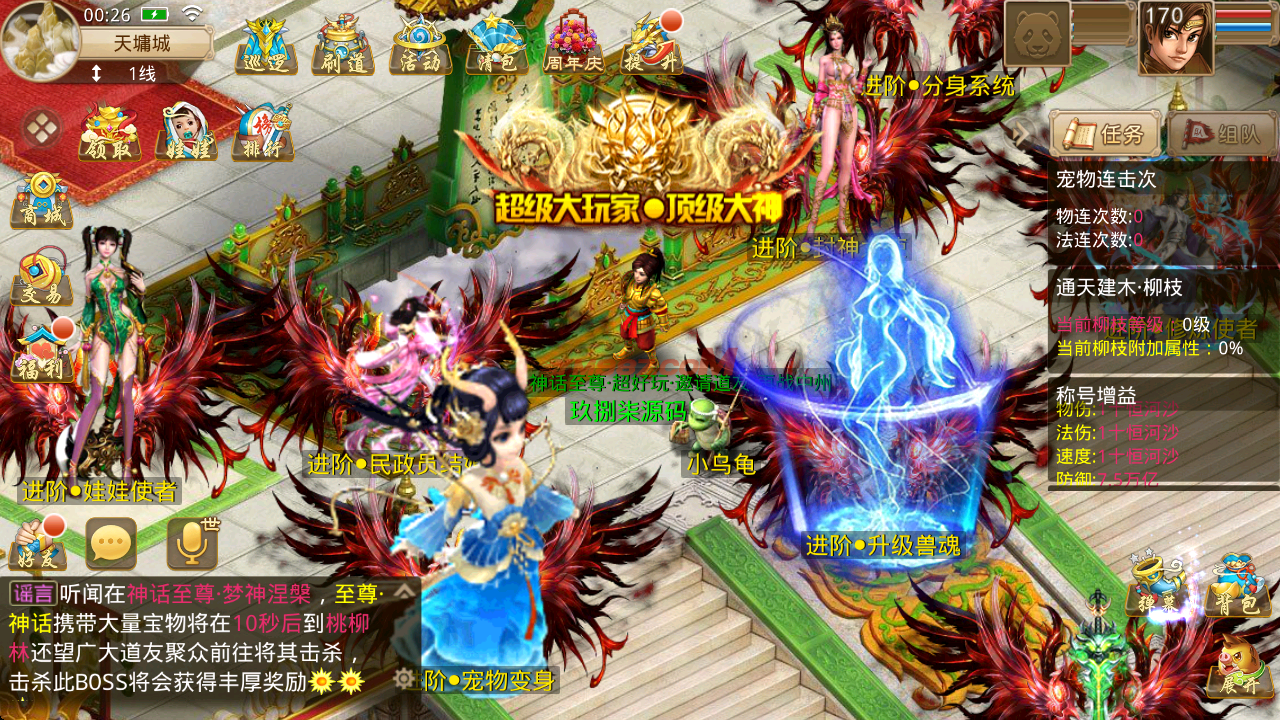Open the 交易 trade menu
The width and height of the screenshot is (1280, 720).
click(x=41, y=277)
